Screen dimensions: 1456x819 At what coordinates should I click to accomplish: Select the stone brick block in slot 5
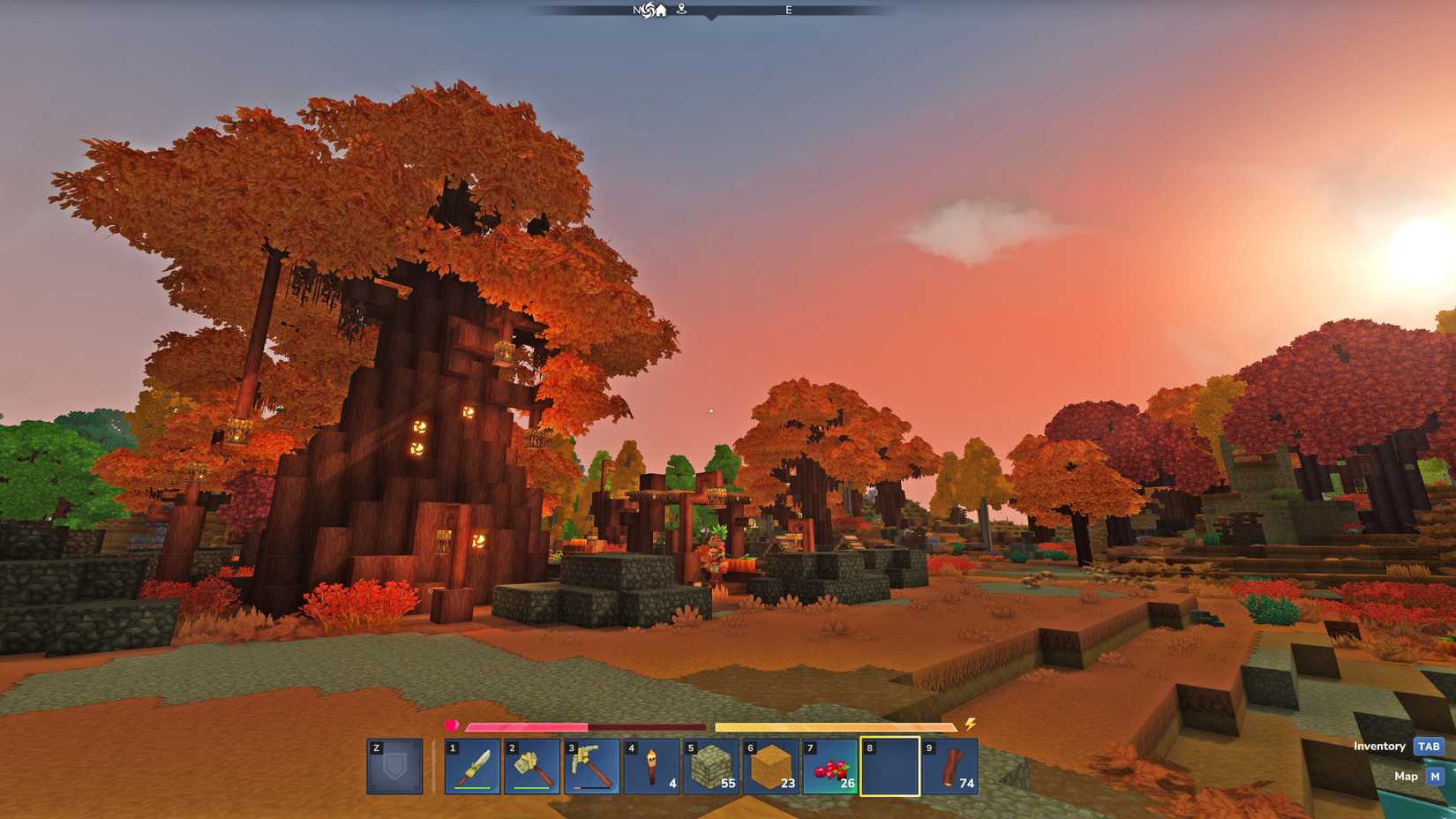712,767
